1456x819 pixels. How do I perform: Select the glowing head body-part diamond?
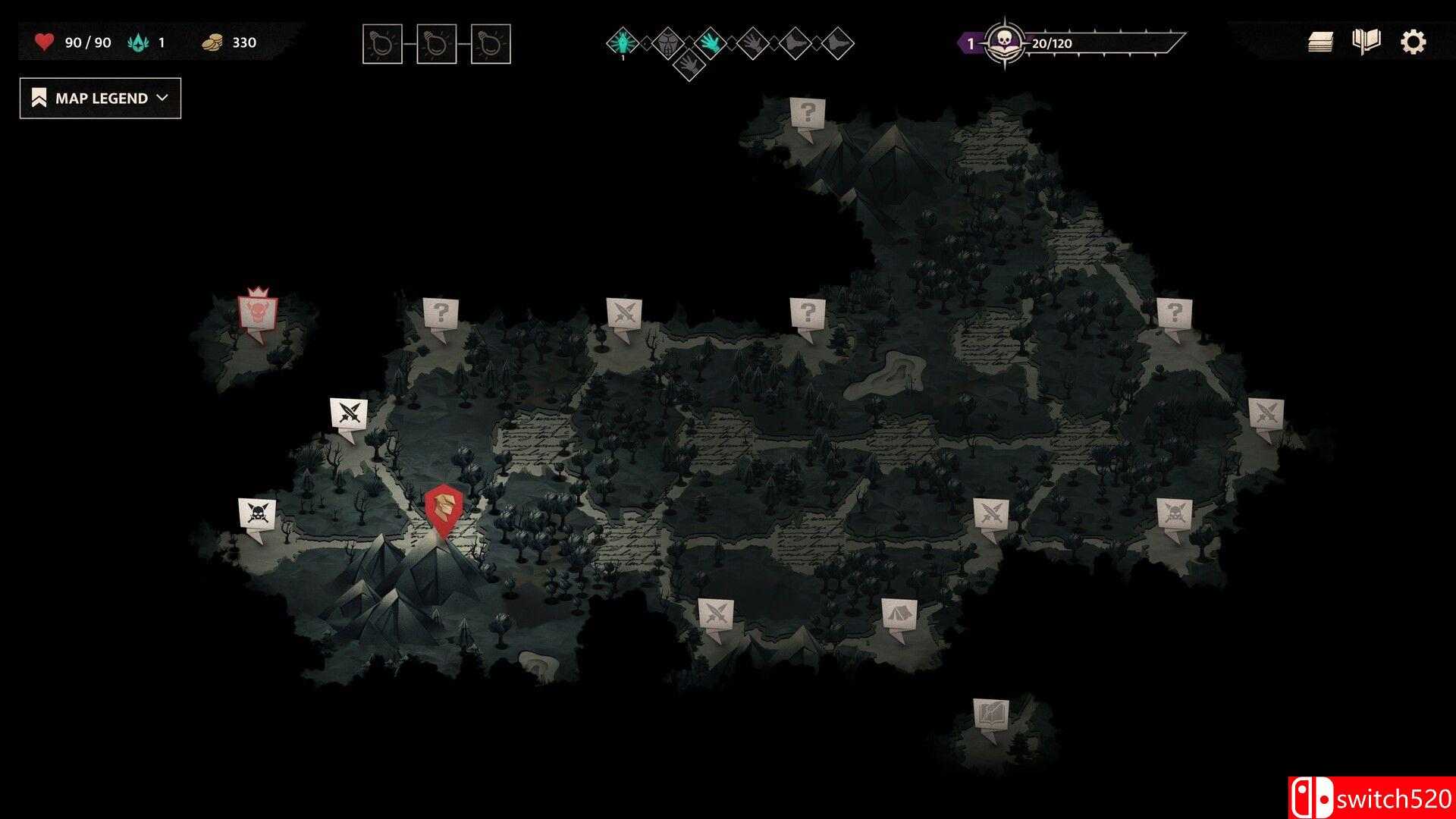(x=622, y=43)
